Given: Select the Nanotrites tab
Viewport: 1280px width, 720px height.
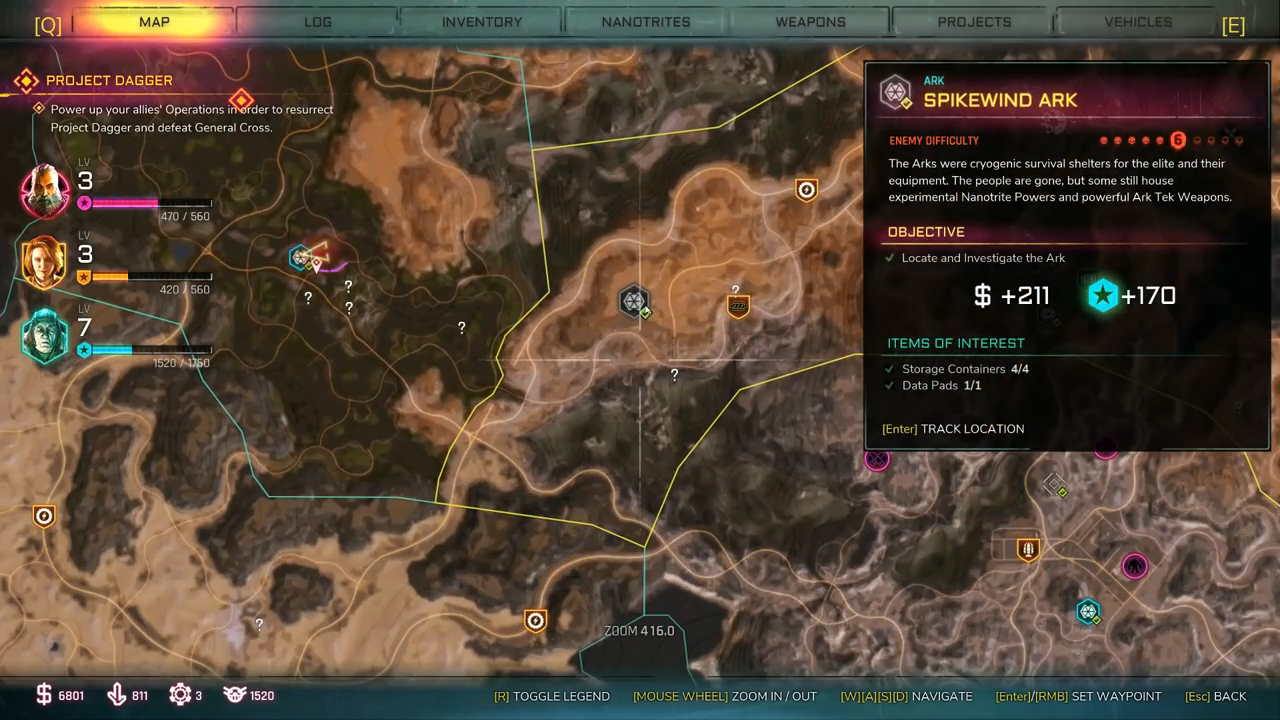Looking at the screenshot, I should point(645,22).
